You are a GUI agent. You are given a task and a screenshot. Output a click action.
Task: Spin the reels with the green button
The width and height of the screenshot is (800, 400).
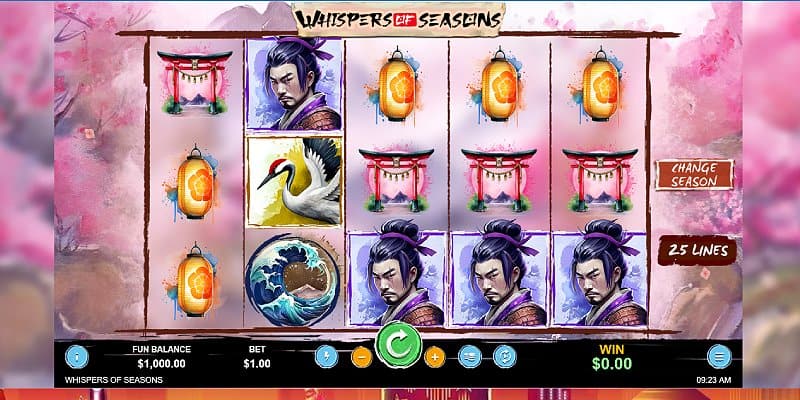pyautogui.click(x=397, y=347)
